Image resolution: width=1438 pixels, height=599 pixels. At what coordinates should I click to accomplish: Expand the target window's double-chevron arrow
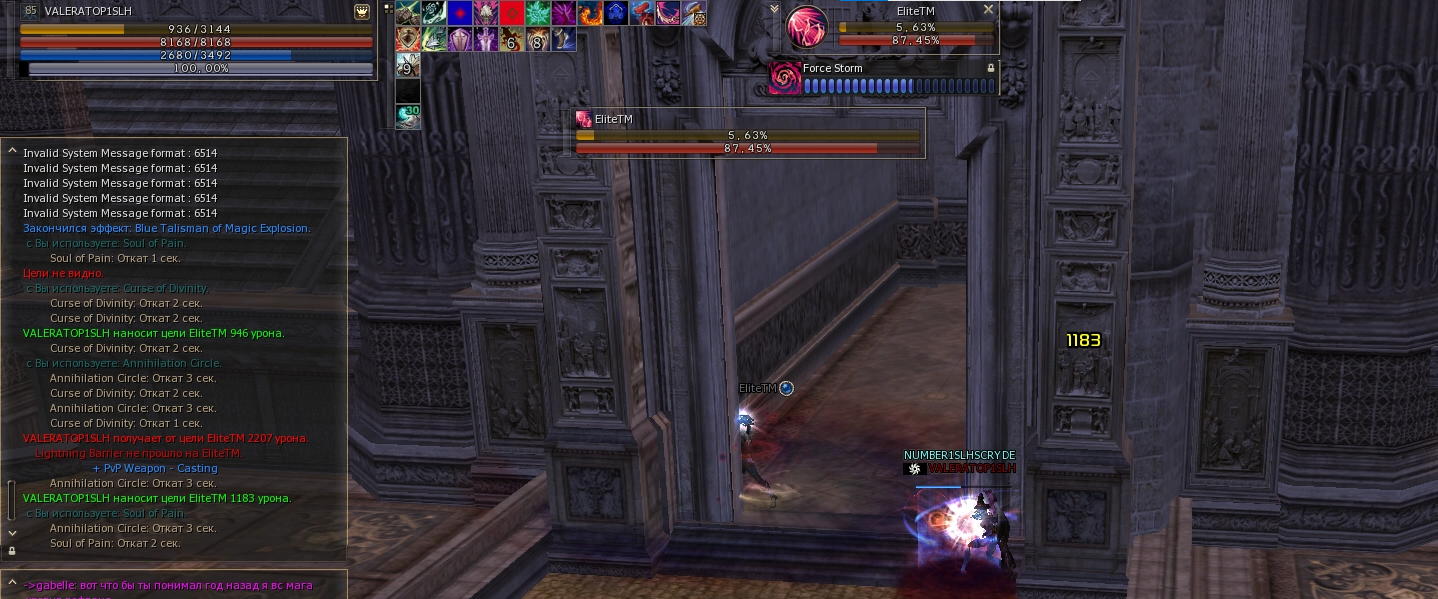774,9
